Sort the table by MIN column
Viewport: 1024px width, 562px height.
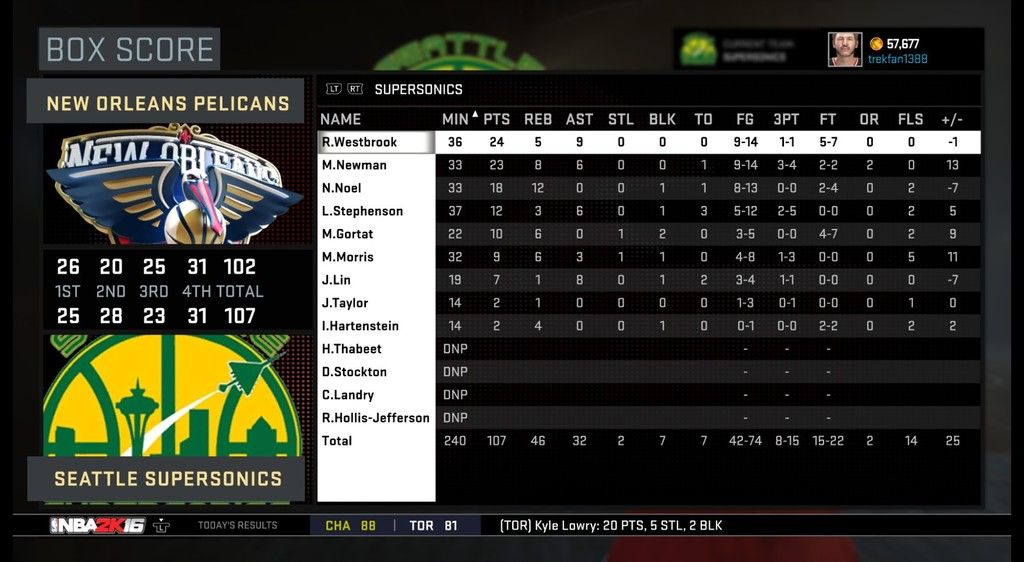(x=456, y=119)
